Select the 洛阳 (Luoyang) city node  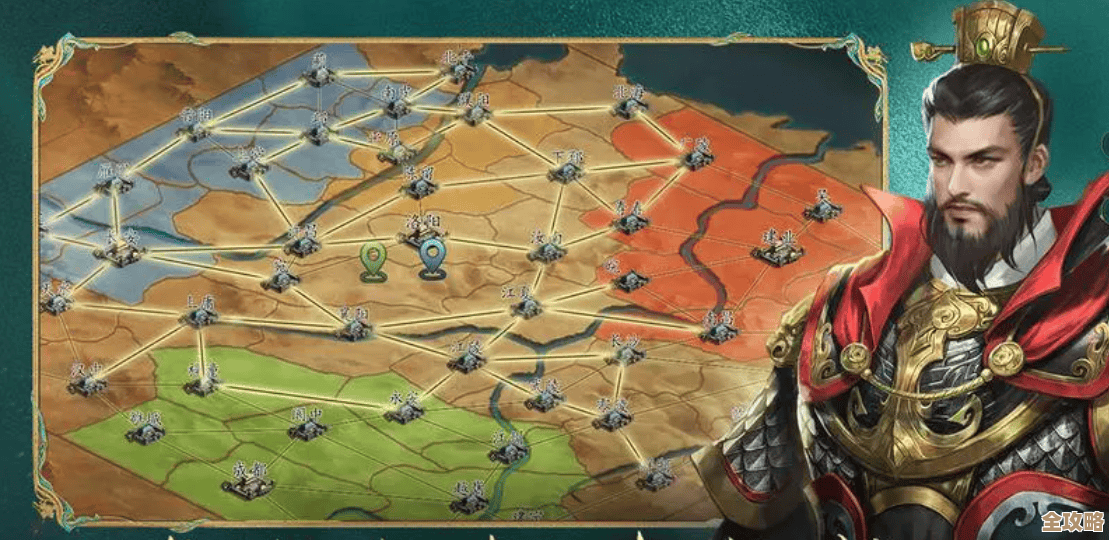pyautogui.click(x=420, y=236)
